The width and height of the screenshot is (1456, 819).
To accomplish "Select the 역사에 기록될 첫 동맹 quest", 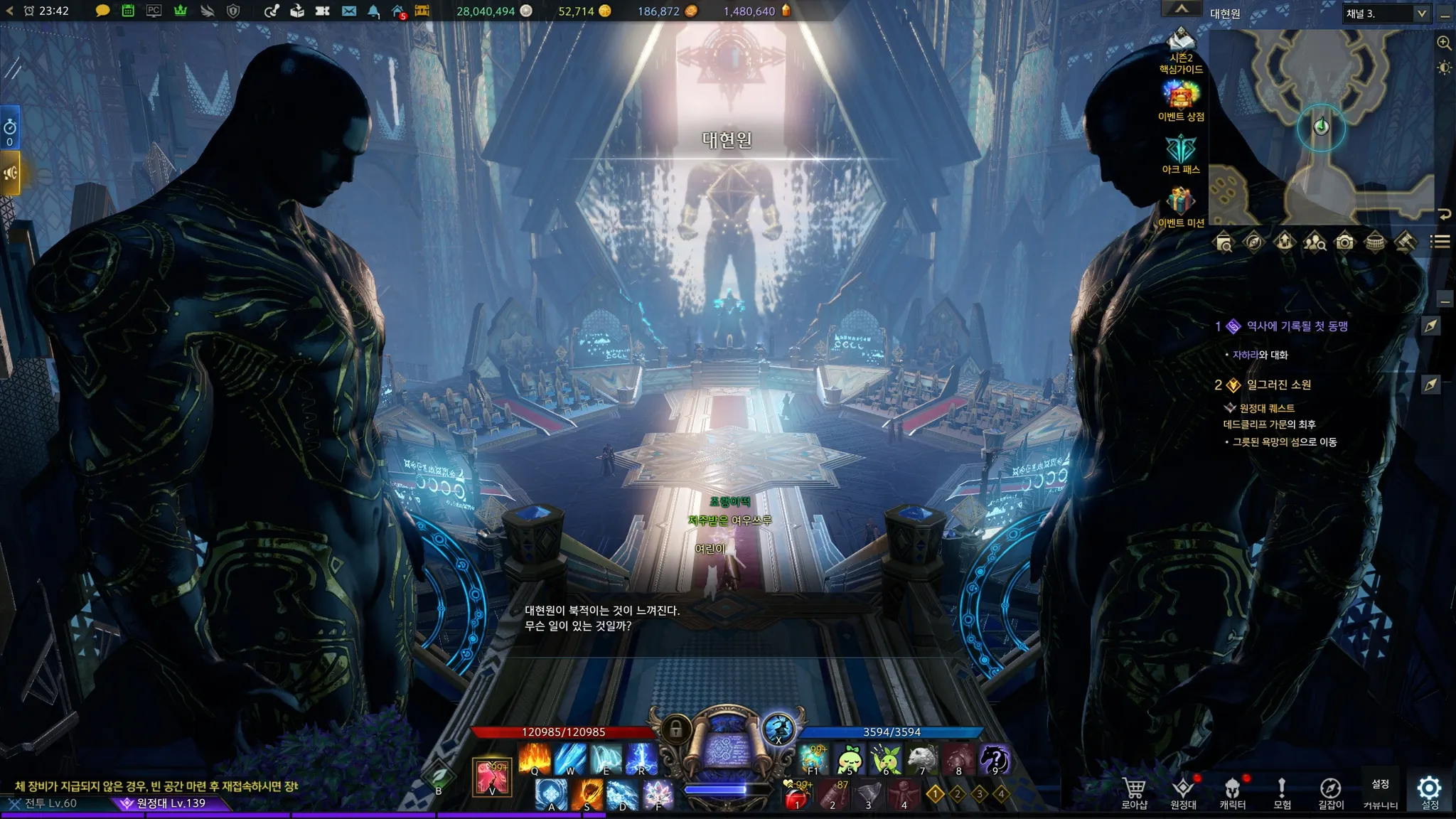I will coord(1297,326).
